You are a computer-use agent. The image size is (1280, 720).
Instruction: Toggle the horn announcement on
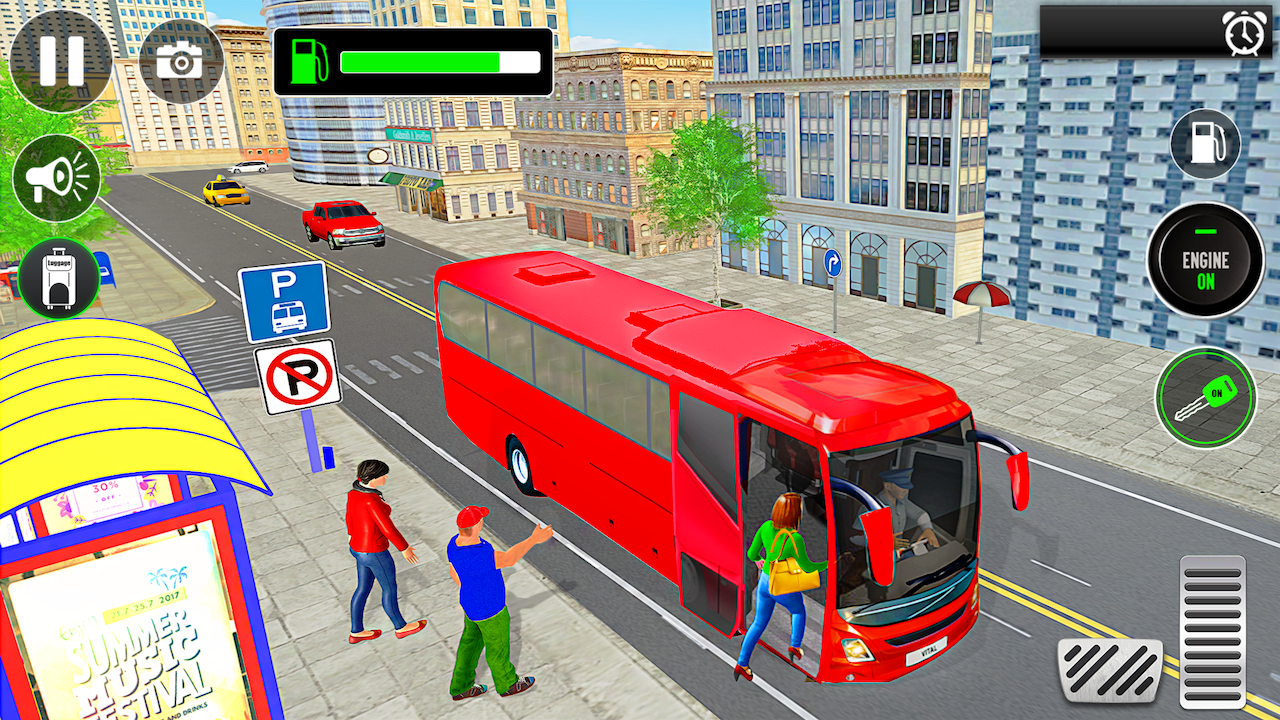57,175
